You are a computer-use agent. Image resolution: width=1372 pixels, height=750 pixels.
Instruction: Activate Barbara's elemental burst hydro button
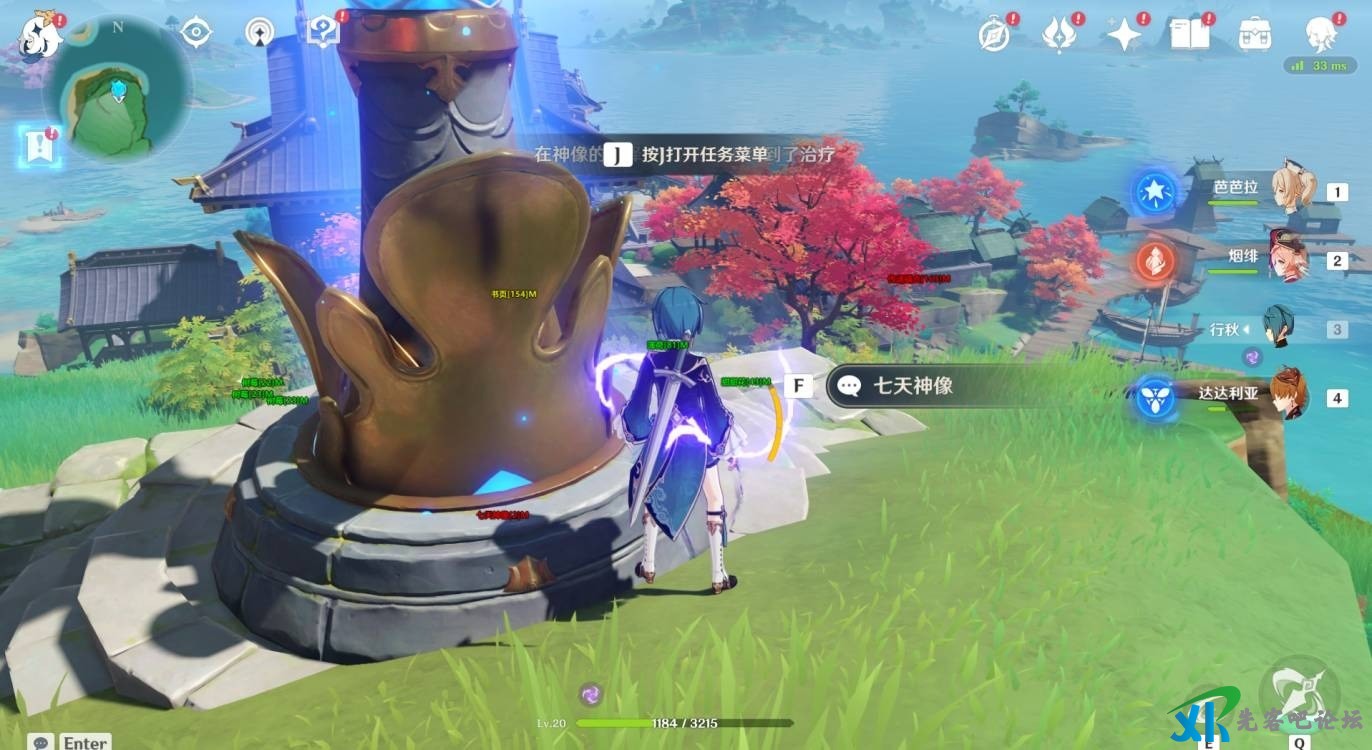click(1155, 193)
